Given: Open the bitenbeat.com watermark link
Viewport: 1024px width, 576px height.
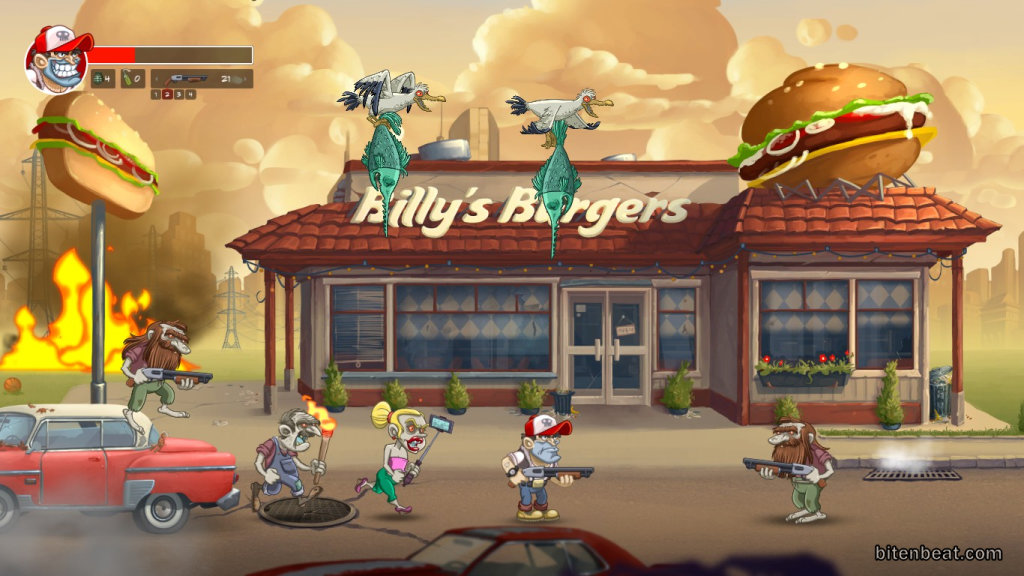Looking at the screenshot, I should (937, 553).
